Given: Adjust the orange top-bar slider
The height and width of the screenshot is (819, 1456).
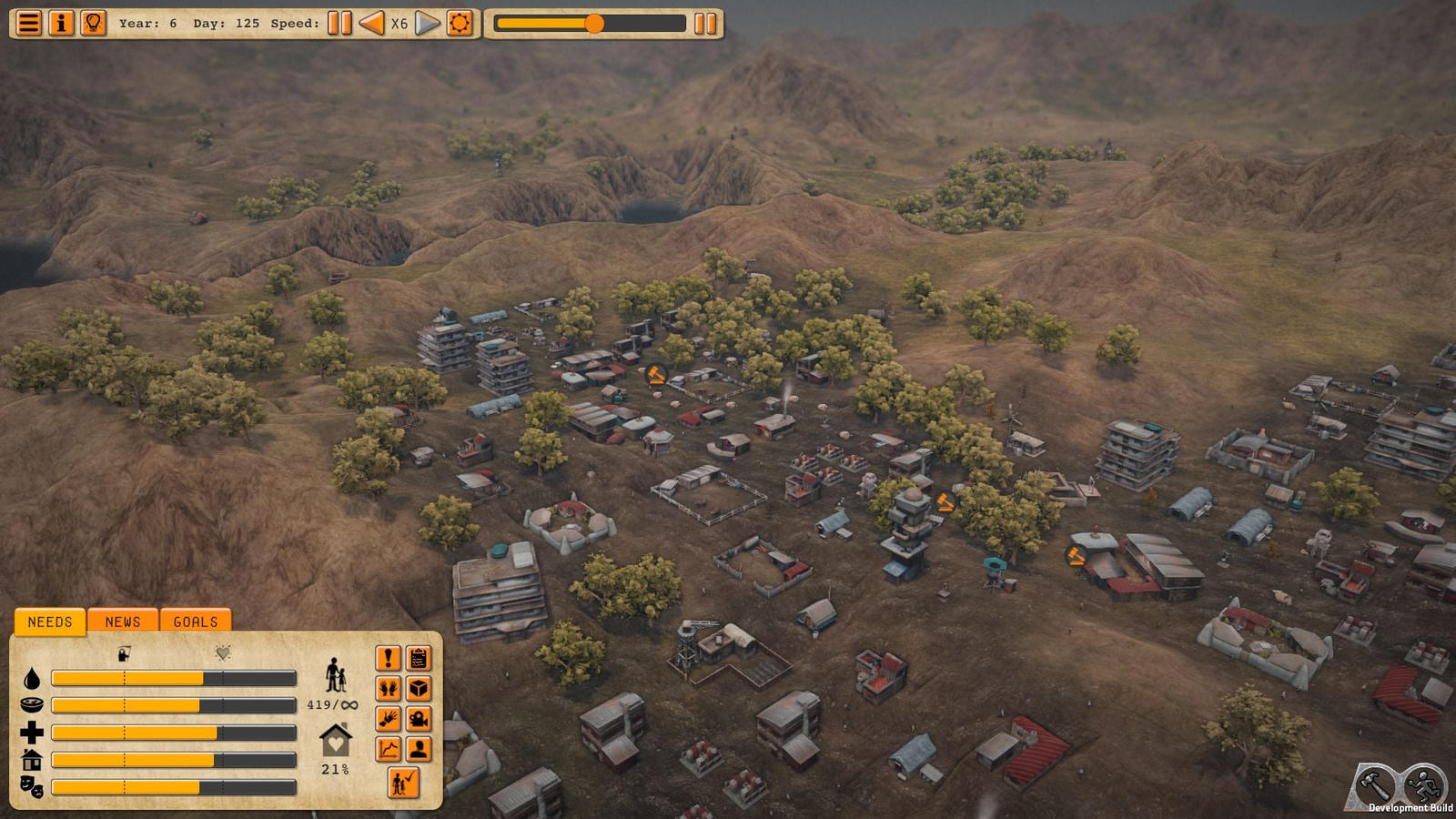Looking at the screenshot, I should pos(593,24).
